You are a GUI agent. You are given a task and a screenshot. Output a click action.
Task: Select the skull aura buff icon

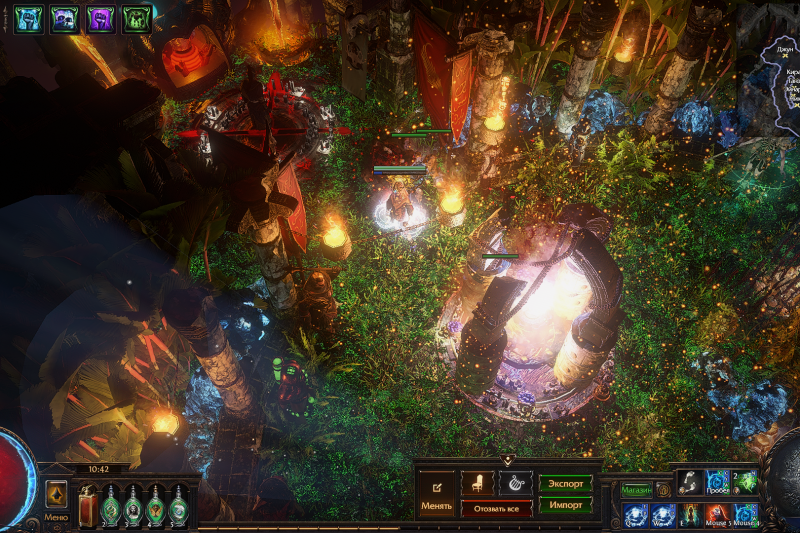click(x=64, y=19)
